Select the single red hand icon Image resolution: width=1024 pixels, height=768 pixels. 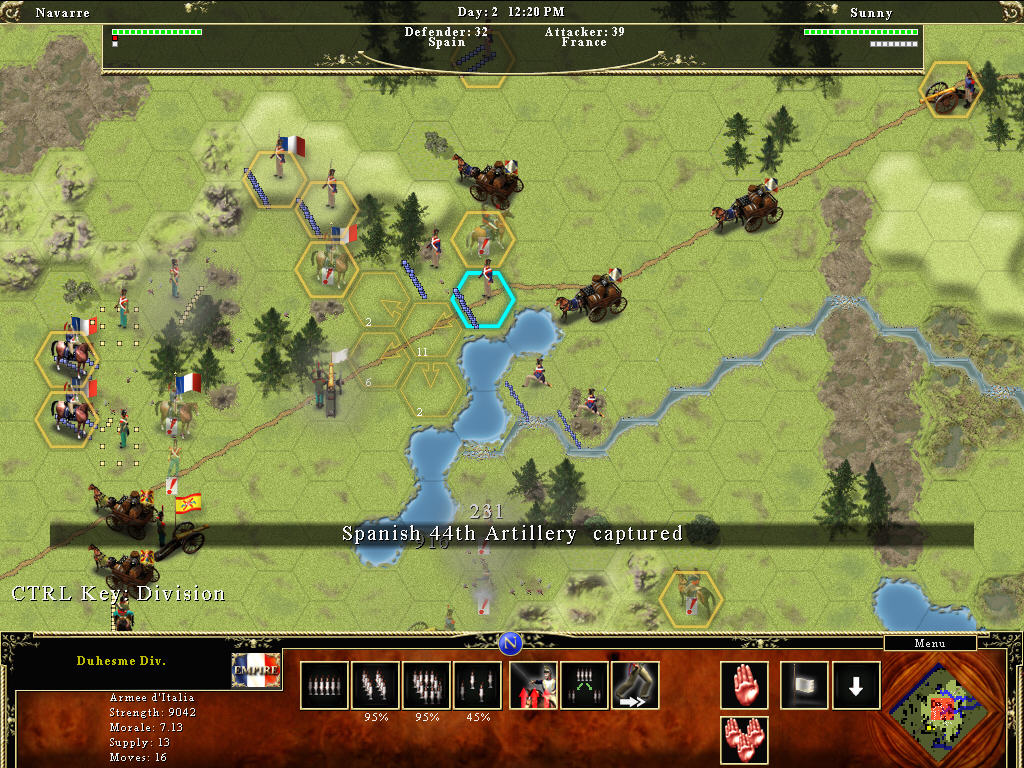click(x=745, y=685)
